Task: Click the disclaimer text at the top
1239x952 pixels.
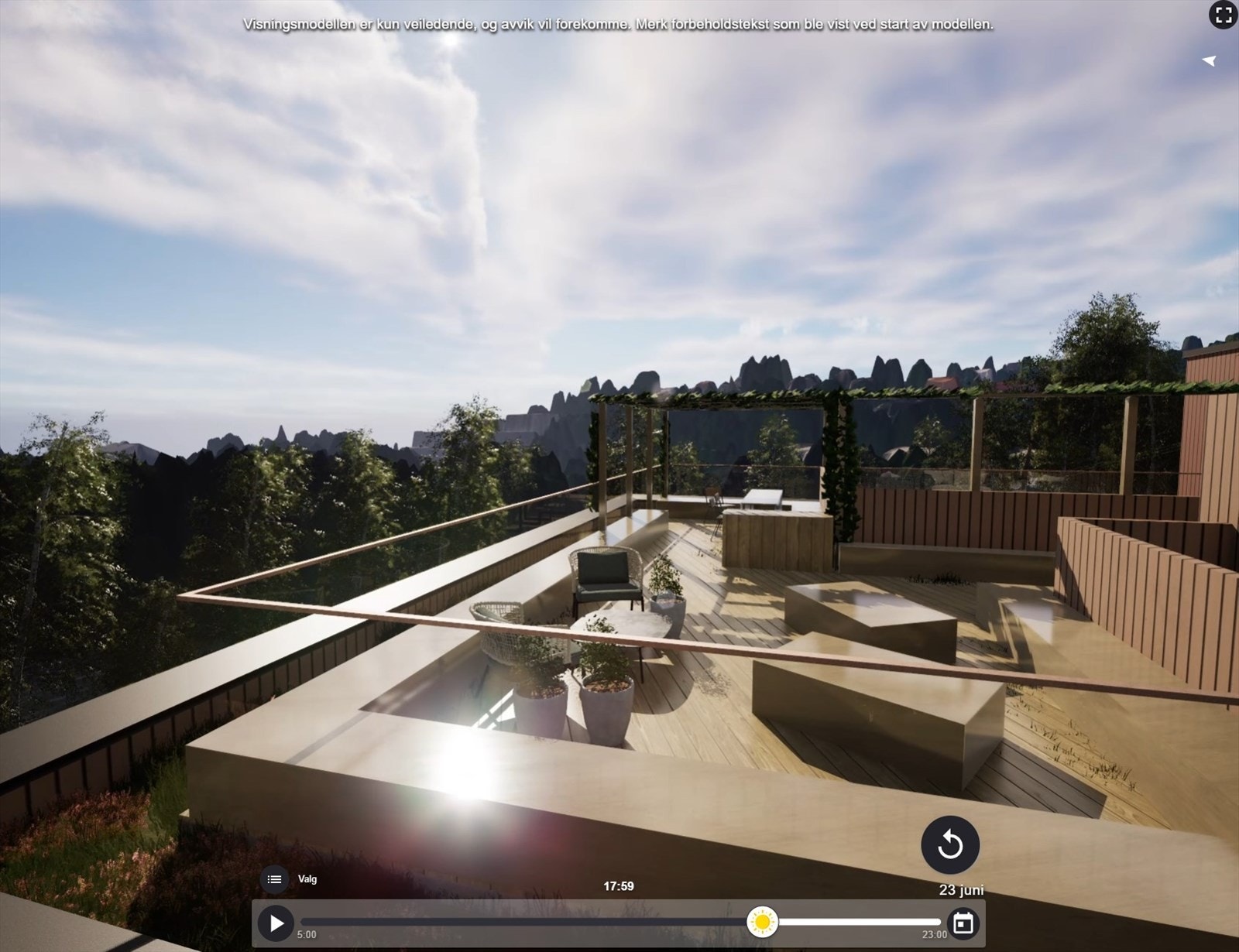Action: coord(619,24)
